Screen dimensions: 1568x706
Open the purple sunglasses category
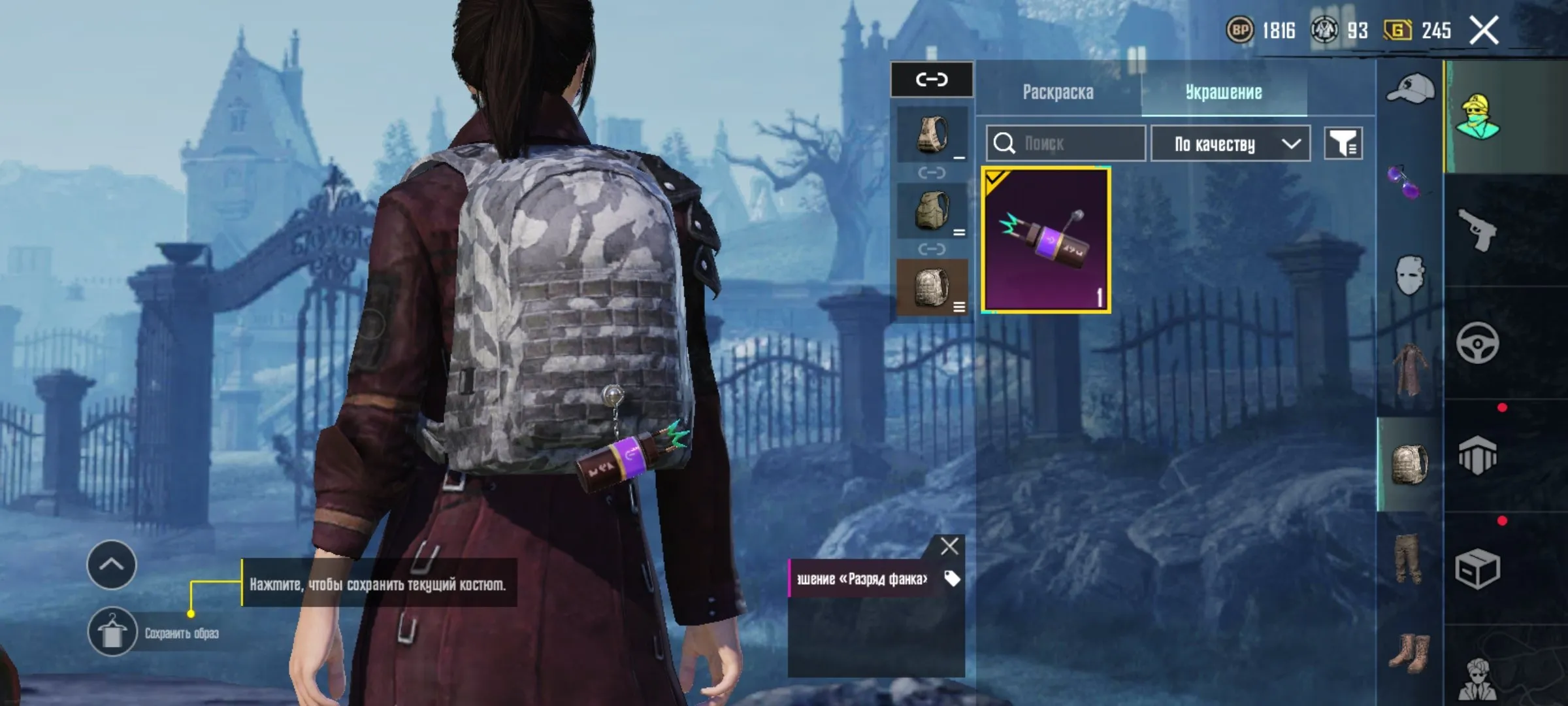1403,182
